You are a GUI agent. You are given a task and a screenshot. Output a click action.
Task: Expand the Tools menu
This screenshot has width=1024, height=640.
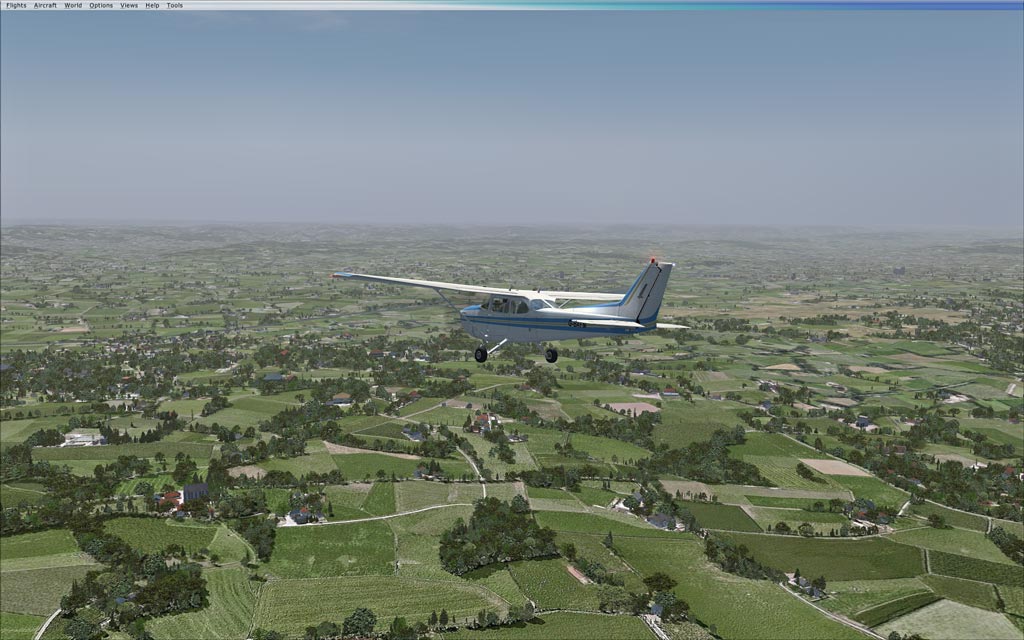pos(174,5)
